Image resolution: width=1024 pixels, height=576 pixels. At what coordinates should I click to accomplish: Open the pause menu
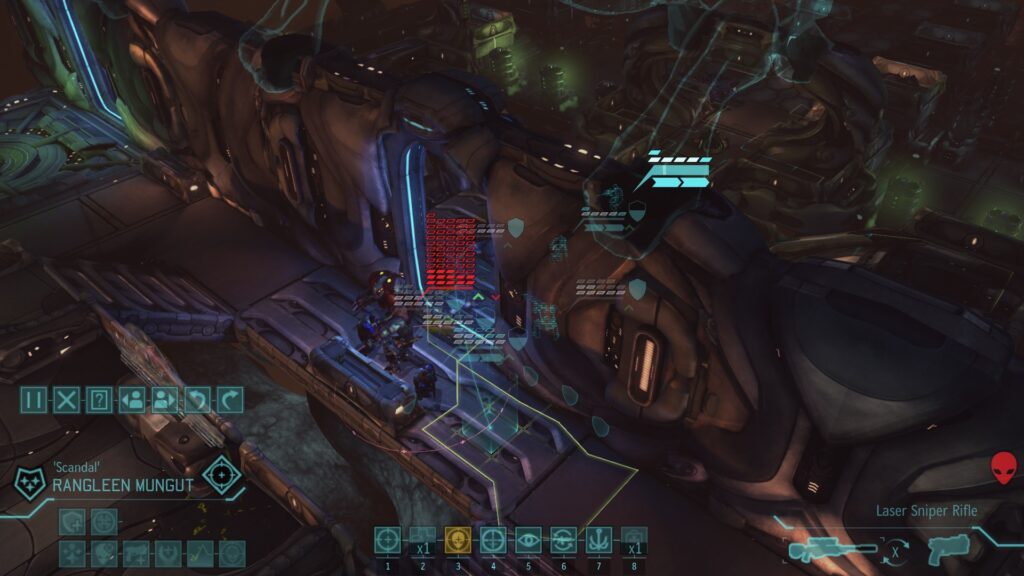coord(35,401)
